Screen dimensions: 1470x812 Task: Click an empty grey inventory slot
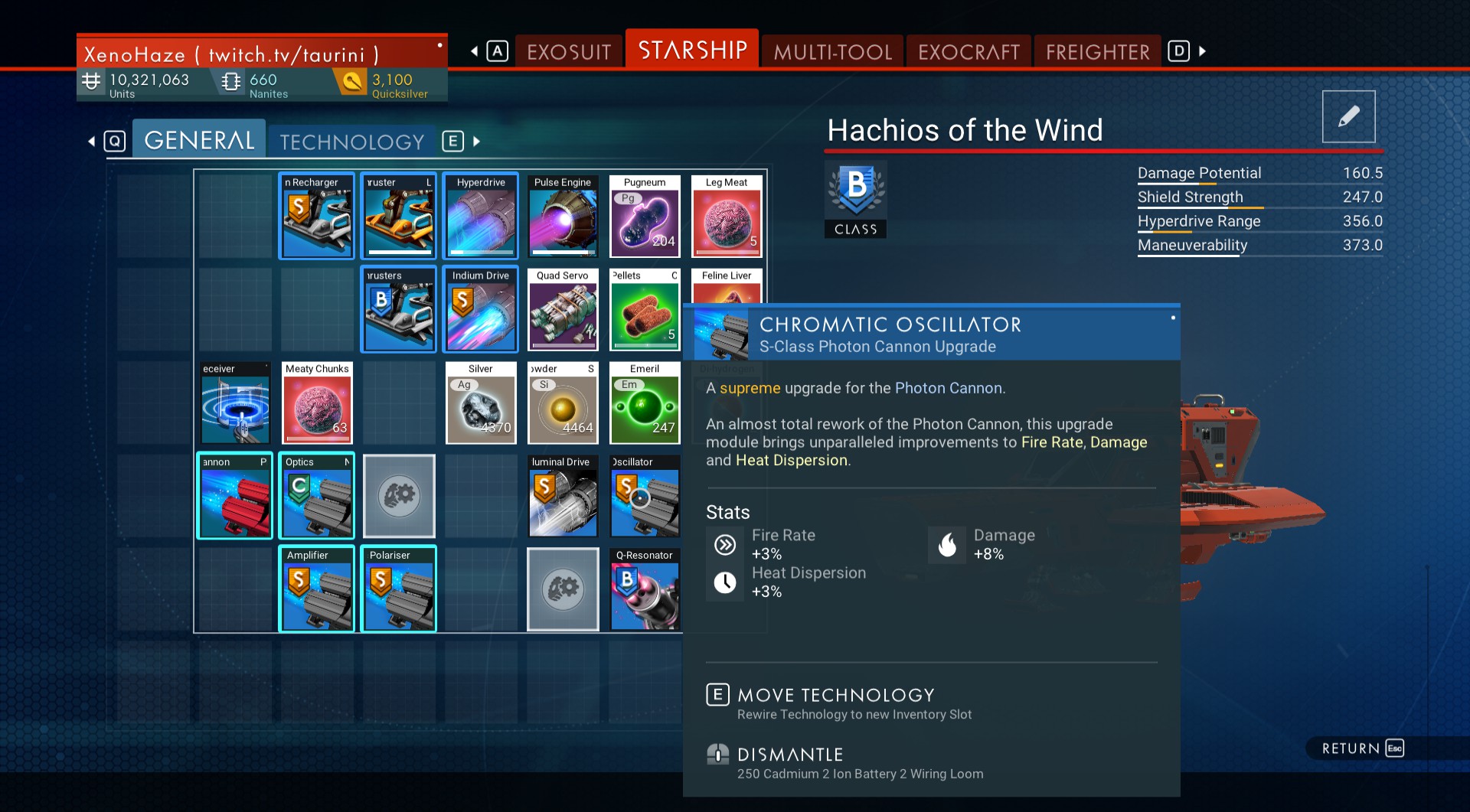click(398, 496)
